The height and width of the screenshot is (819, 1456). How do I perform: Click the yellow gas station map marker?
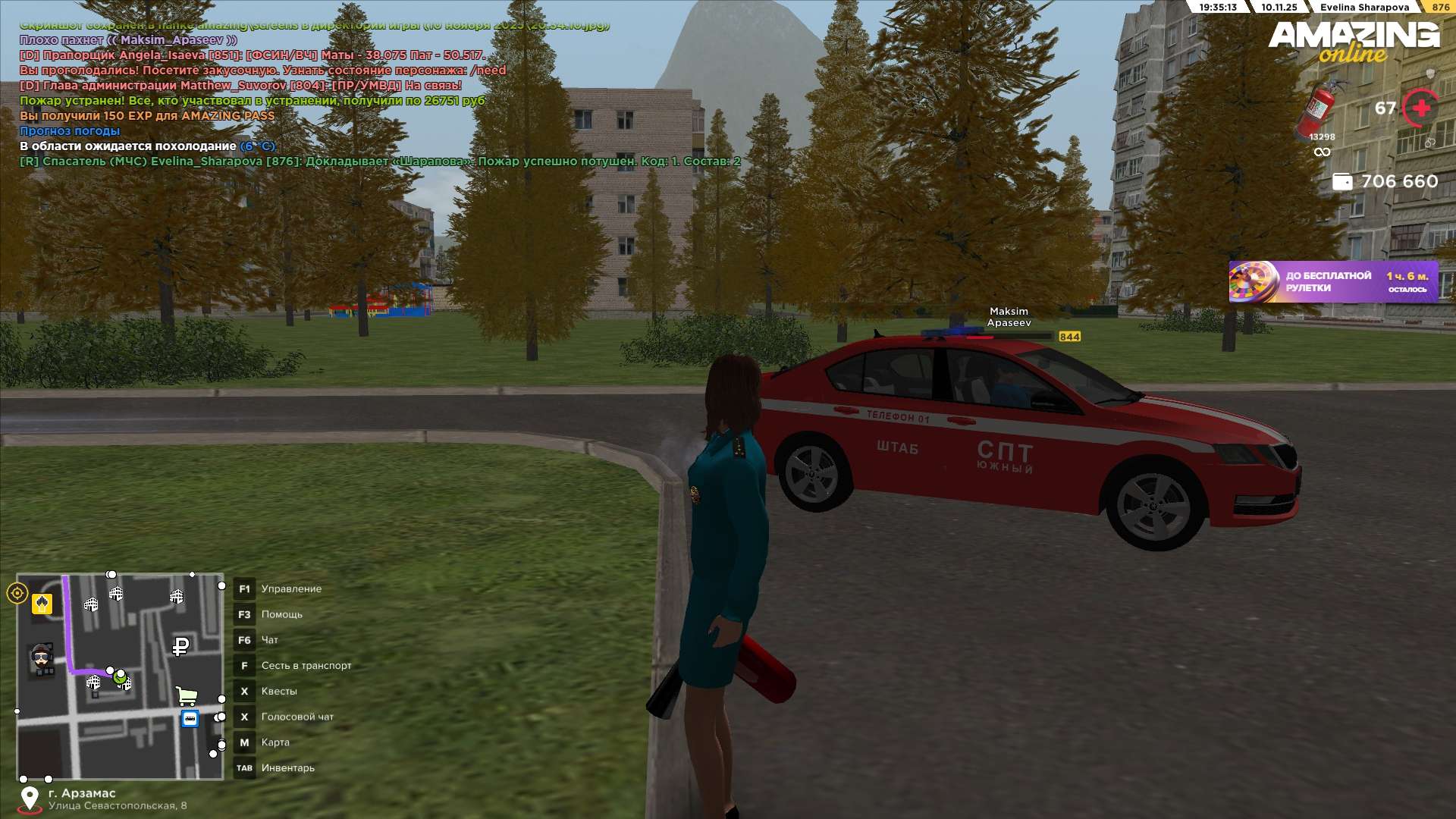pos(42,604)
